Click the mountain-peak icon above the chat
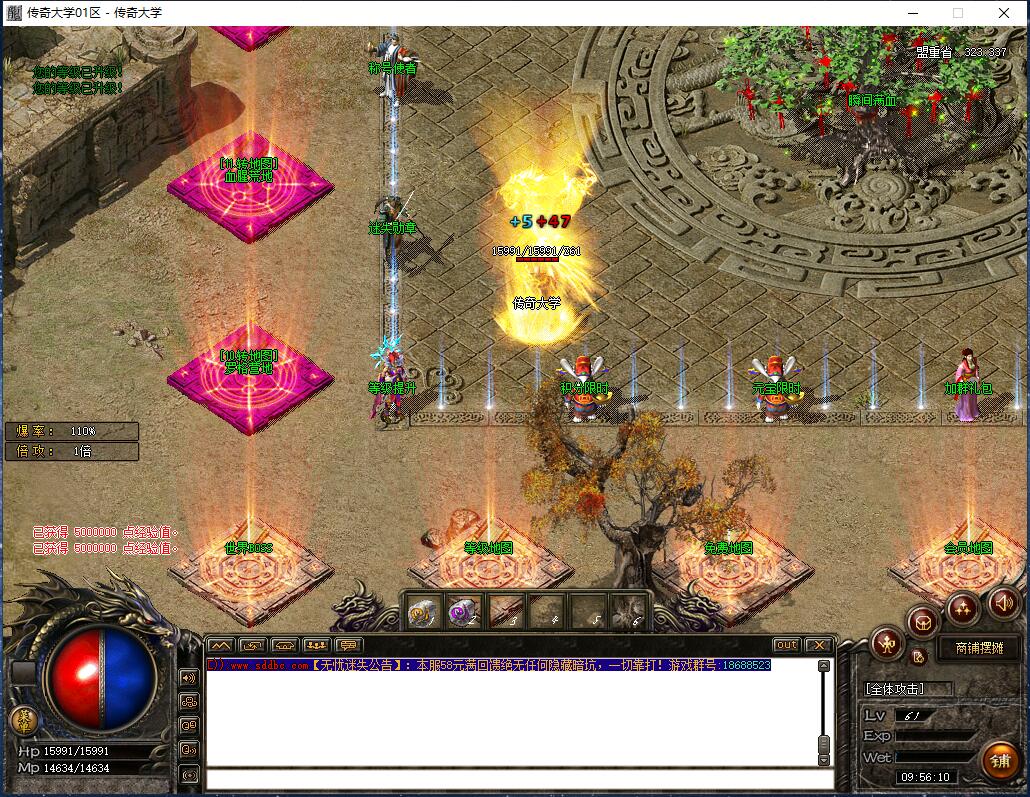1030x797 pixels. [x=221, y=645]
